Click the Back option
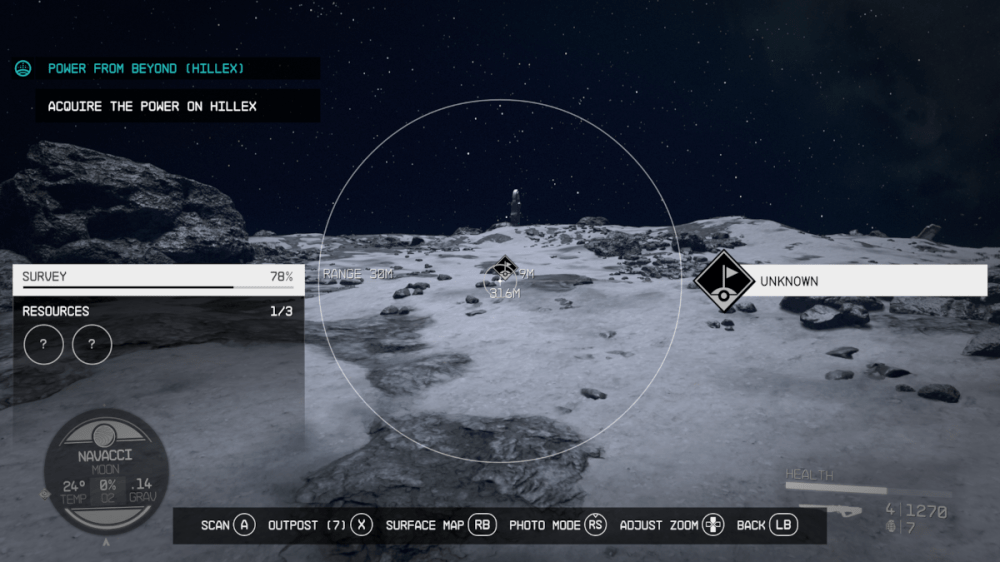This screenshot has width=1000, height=562. [766, 525]
